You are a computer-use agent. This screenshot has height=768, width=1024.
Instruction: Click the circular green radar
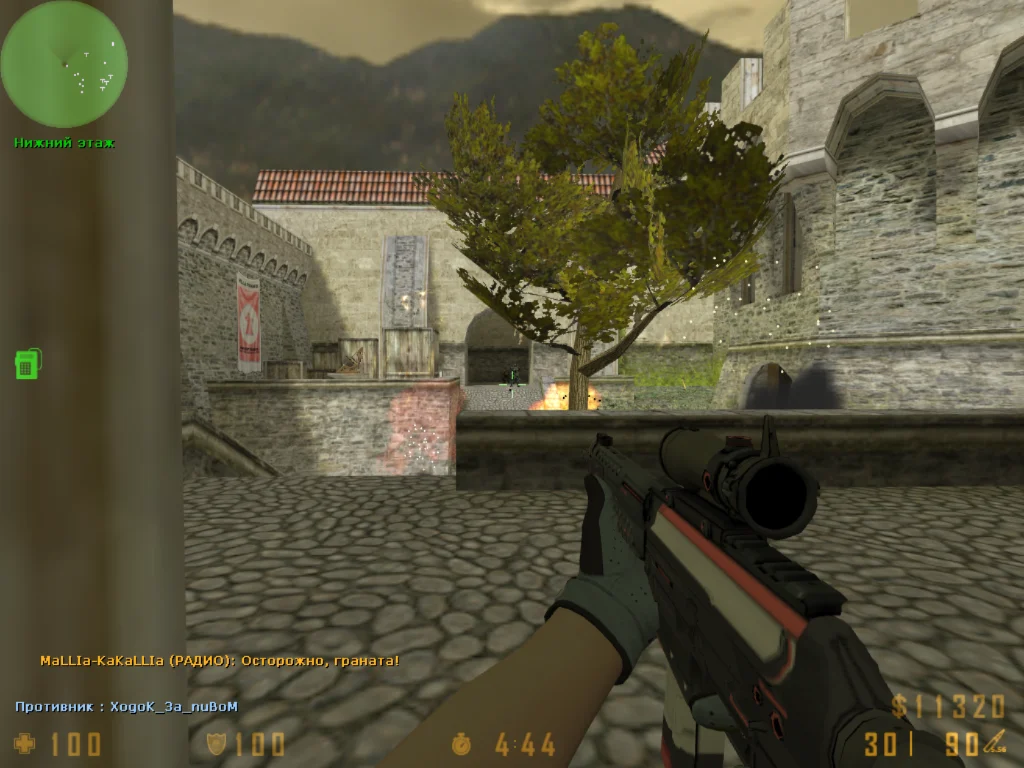point(64,64)
